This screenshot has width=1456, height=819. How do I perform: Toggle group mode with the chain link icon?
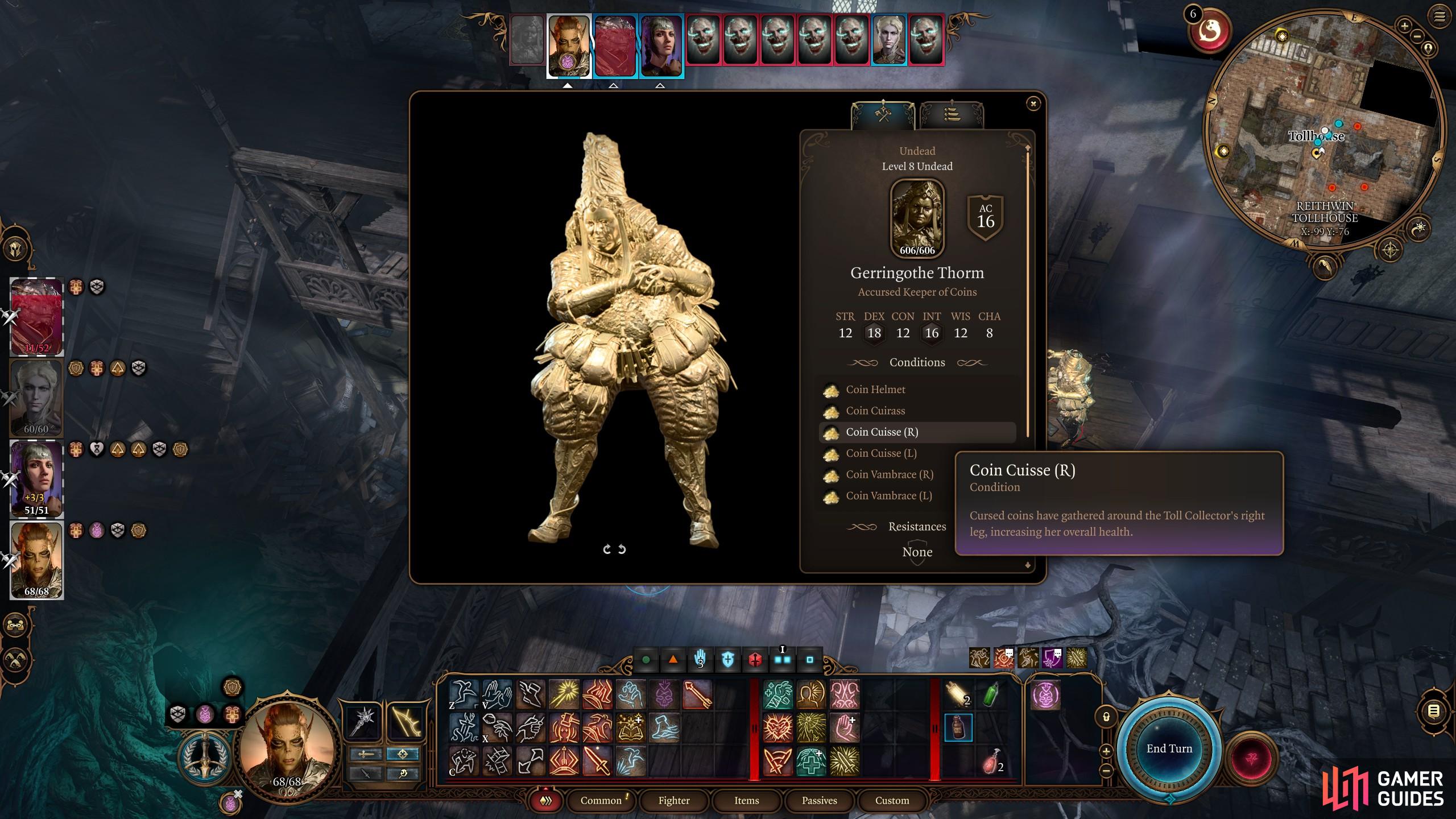click(15, 625)
